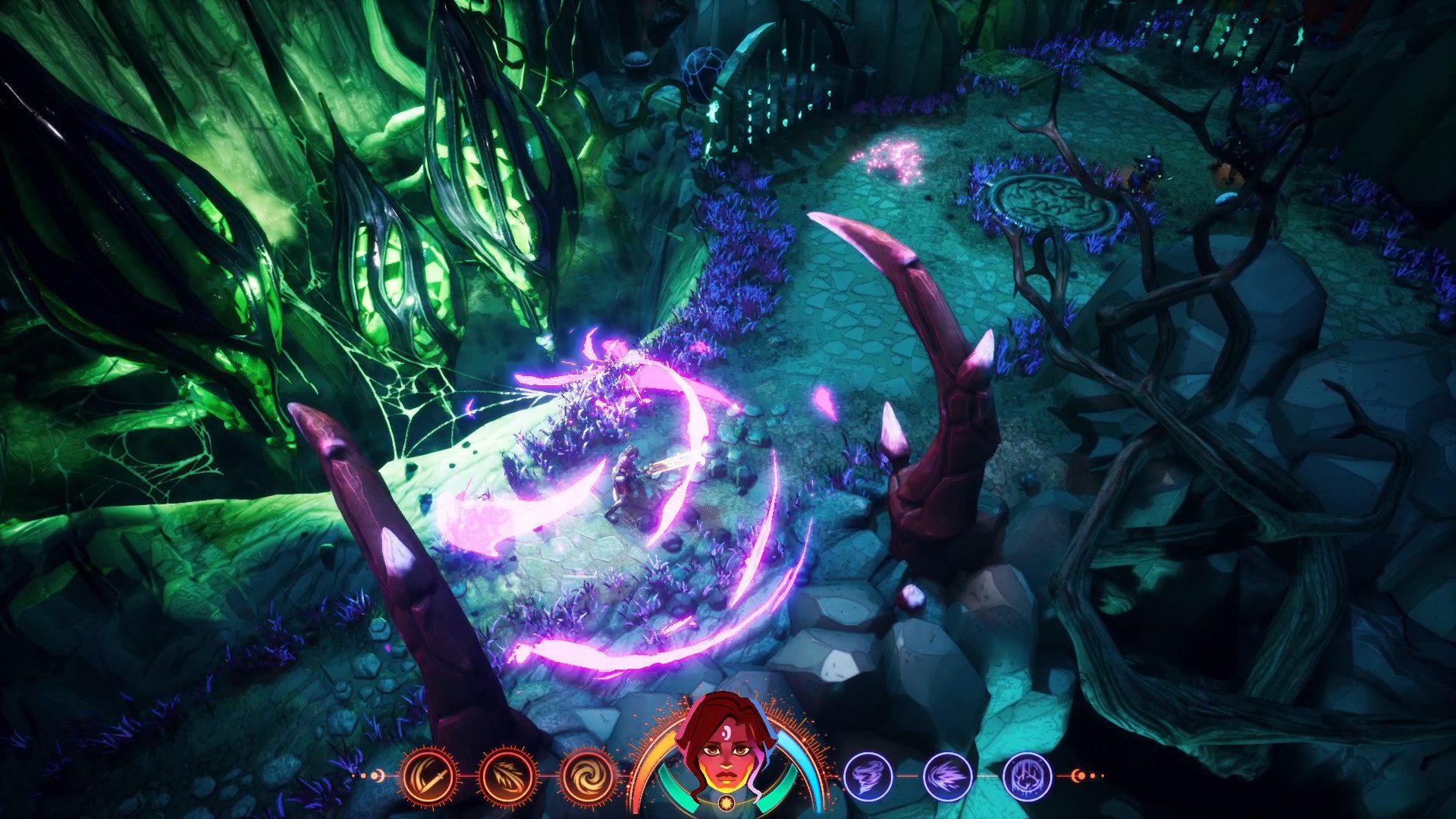
Task: Select the purple claw slash ability icon
Action: pyautogui.click(x=947, y=777)
